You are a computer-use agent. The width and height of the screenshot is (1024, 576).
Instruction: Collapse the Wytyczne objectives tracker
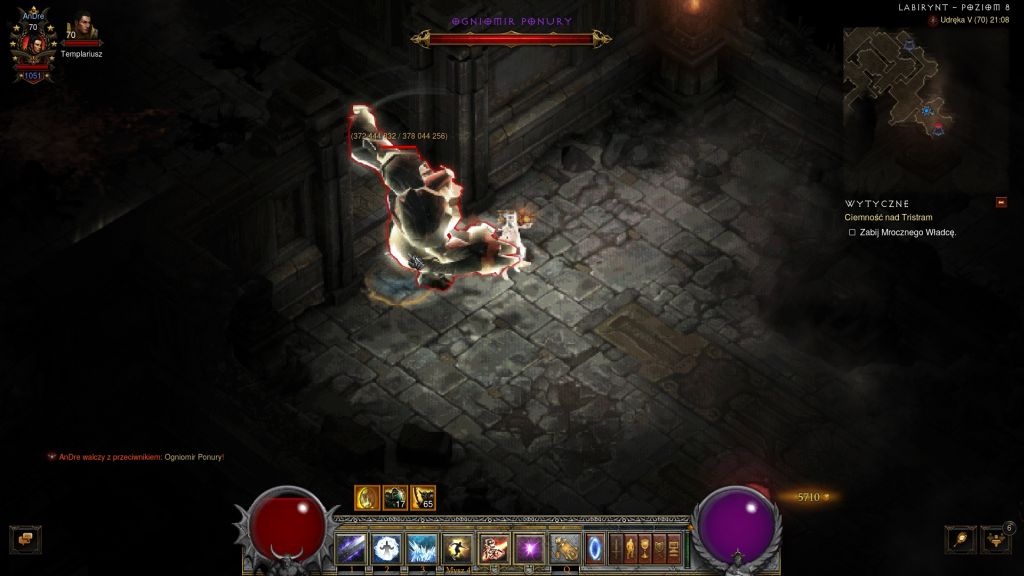(1001, 203)
